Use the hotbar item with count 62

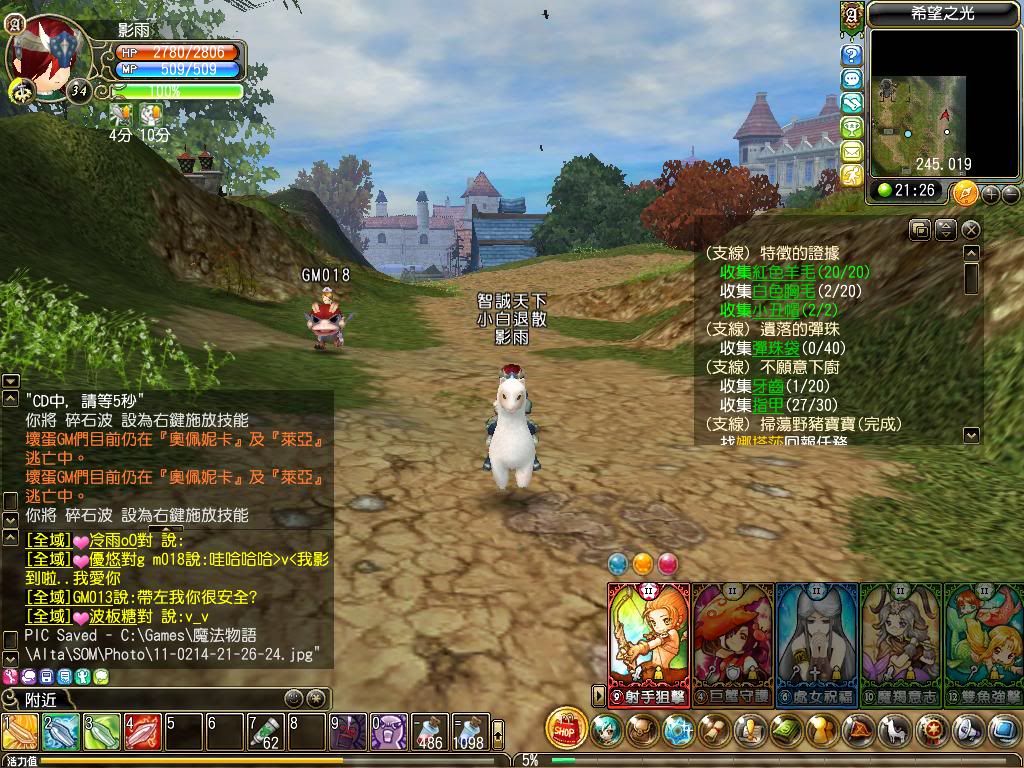tap(265, 731)
